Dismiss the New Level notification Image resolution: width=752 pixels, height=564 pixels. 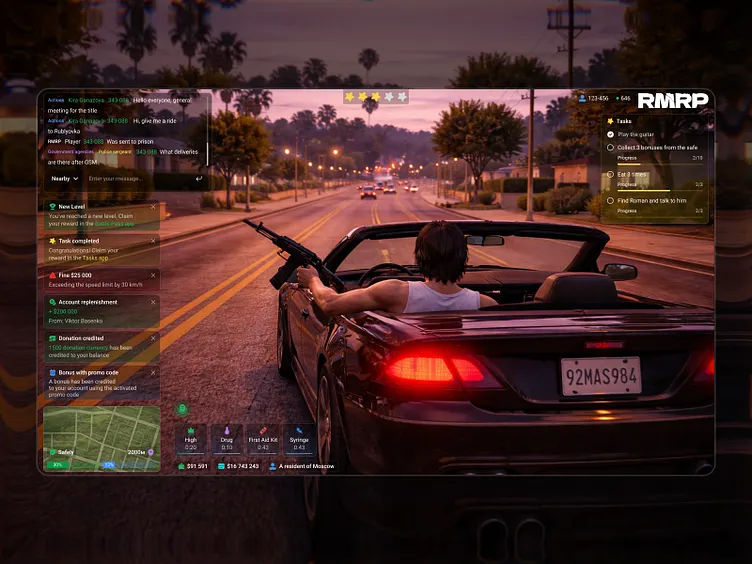153,206
